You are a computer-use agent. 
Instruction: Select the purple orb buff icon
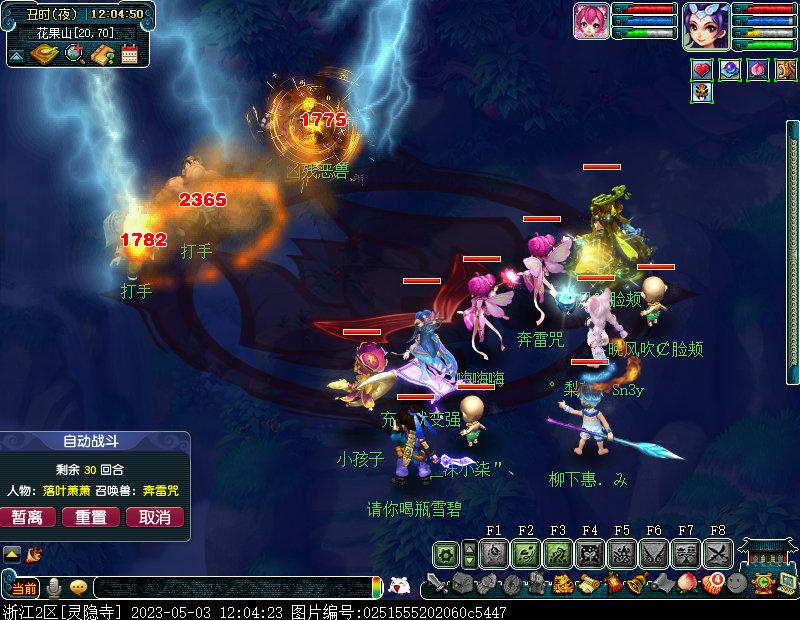click(730, 70)
